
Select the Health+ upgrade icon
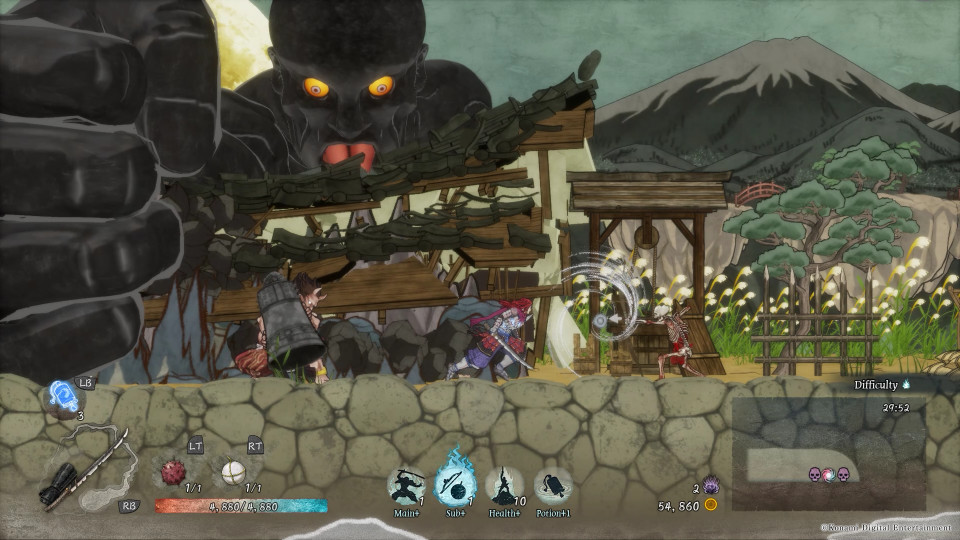pos(505,486)
